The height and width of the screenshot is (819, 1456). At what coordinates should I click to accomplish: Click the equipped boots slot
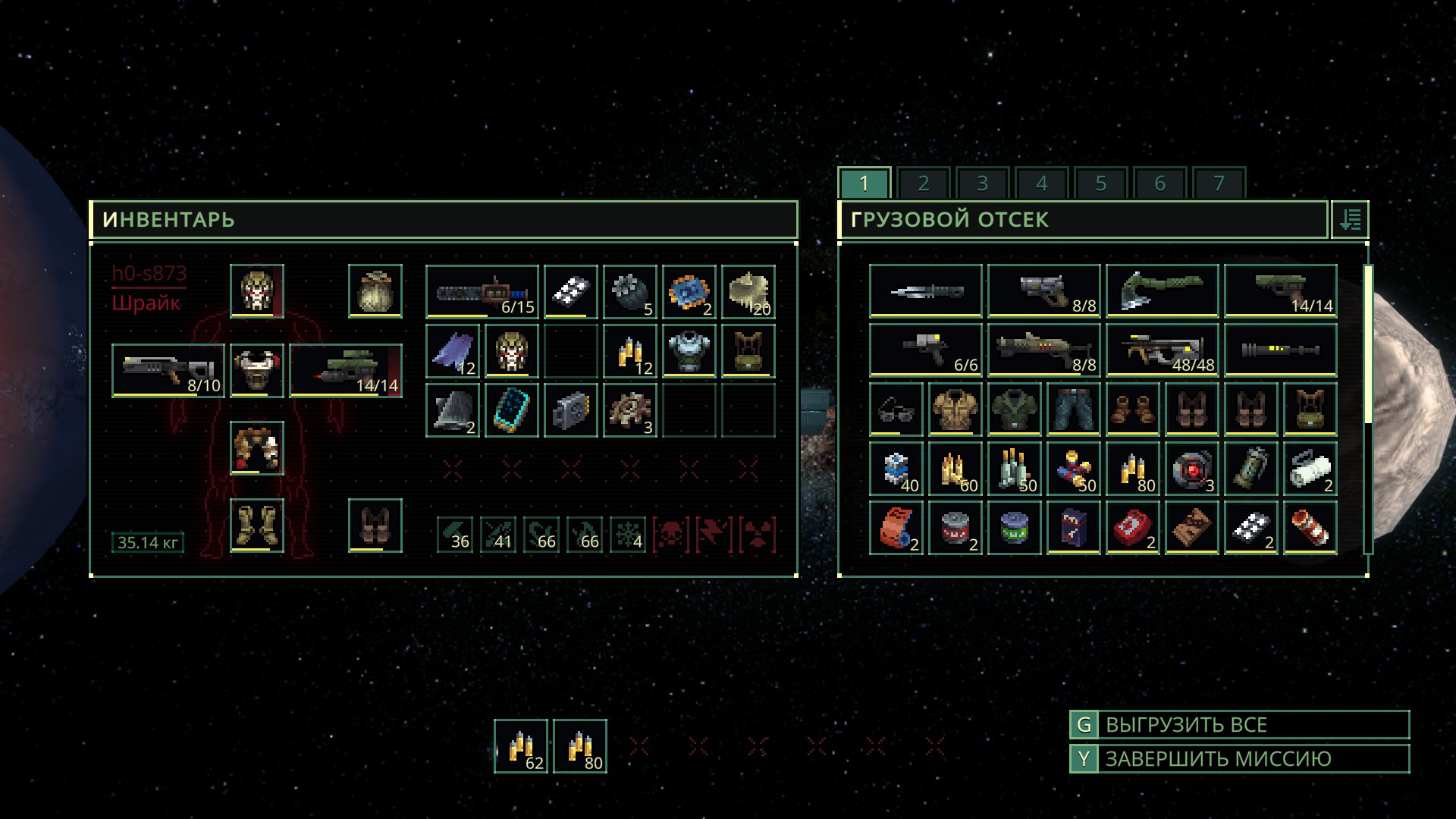pyautogui.click(x=257, y=526)
